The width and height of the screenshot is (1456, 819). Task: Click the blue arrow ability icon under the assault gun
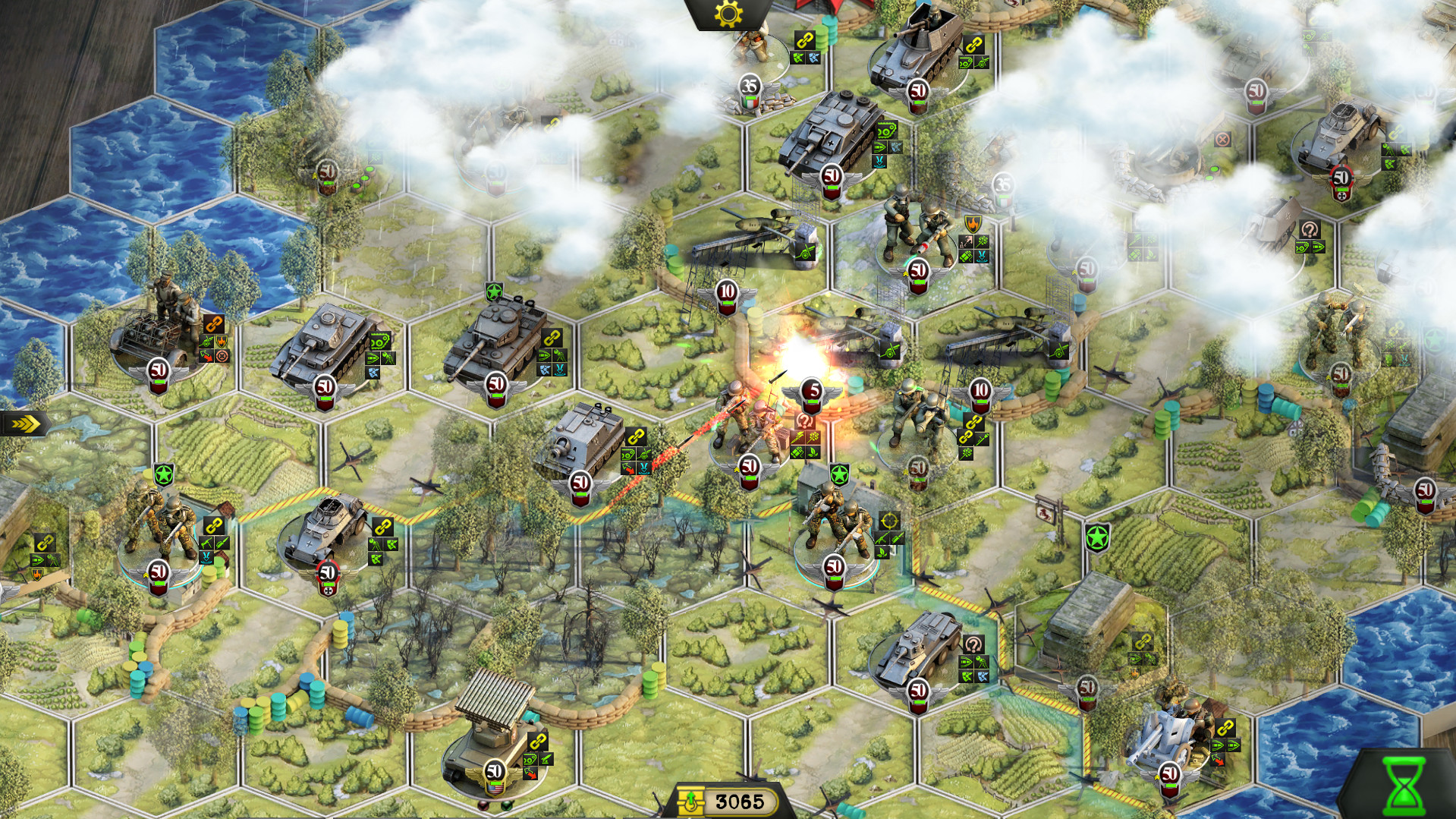[643, 468]
